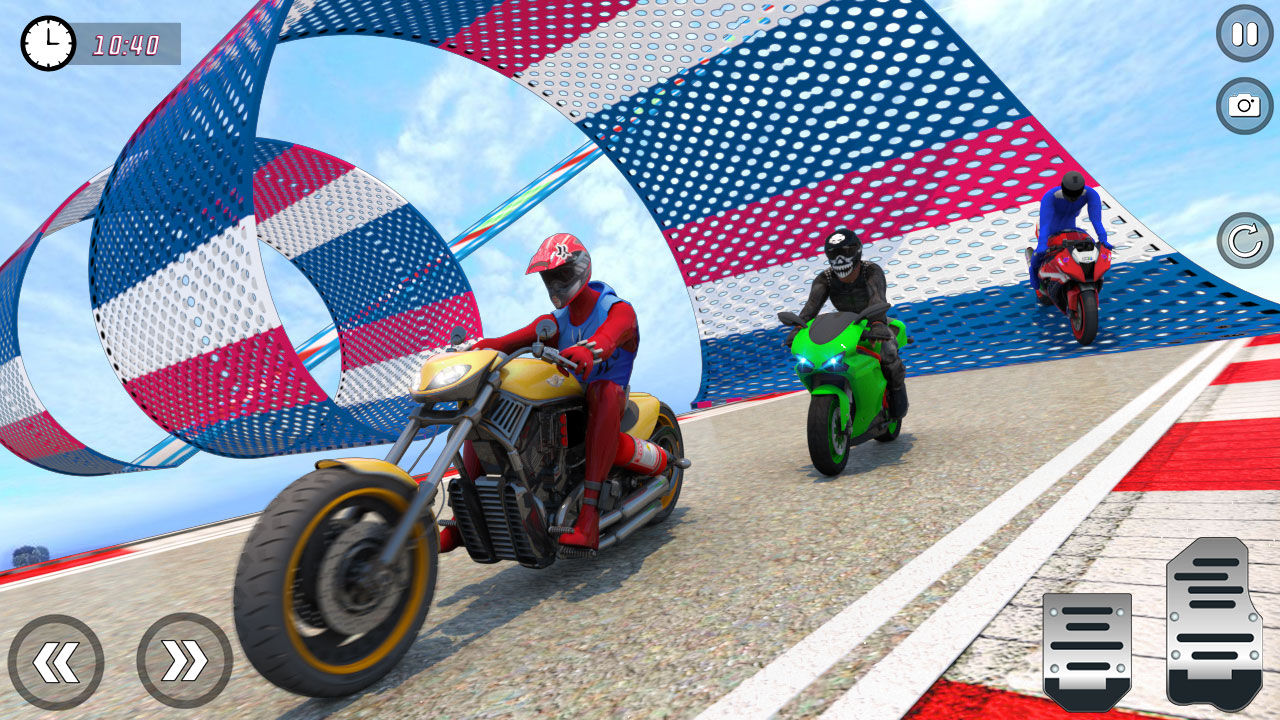Image resolution: width=1280 pixels, height=720 pixels.
Task: Restart the race with the reload icon
Action: (1243, 240)
